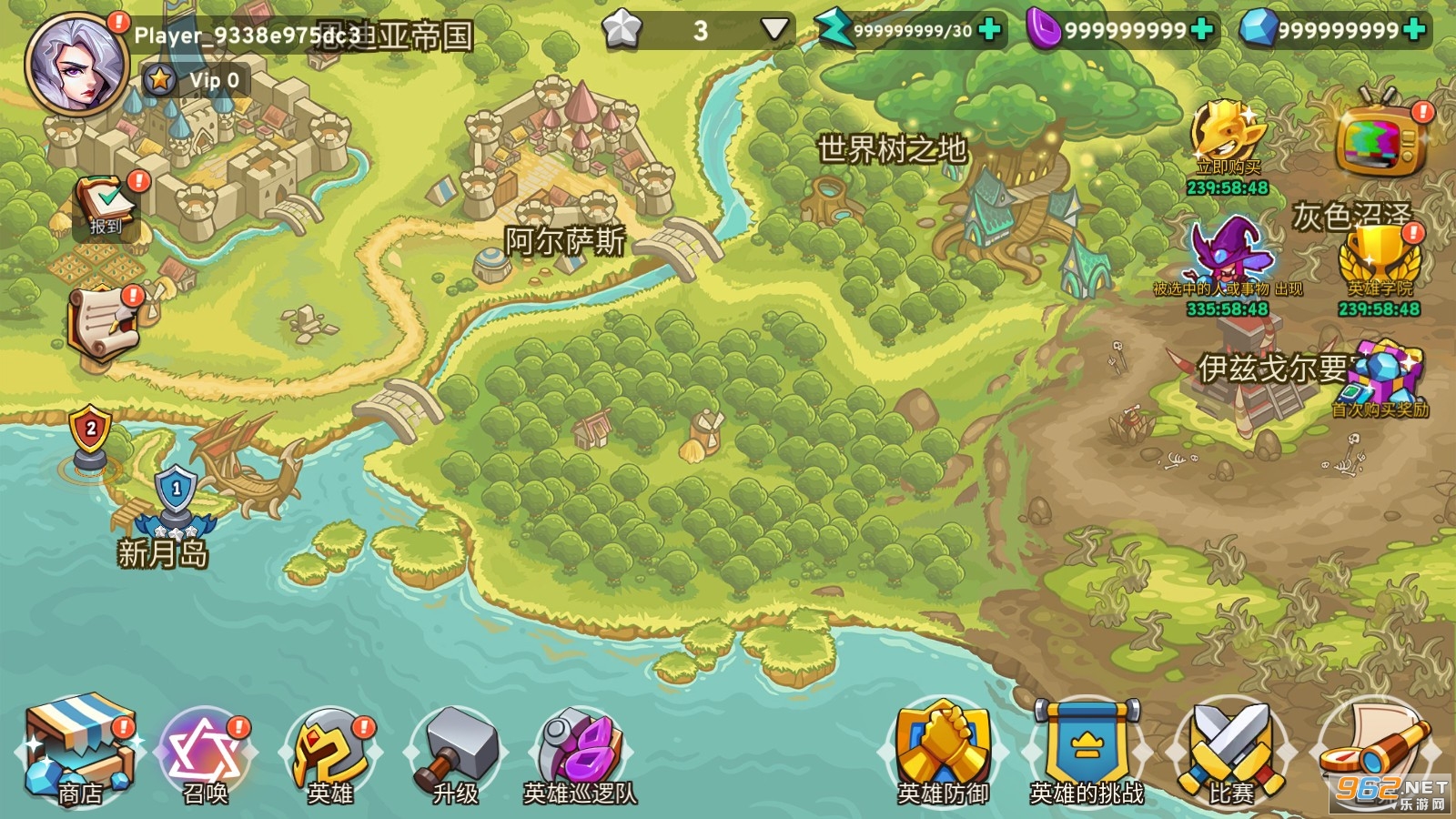Add more energy with the plus button
Screen dimensions: 1456x819
[x=989, y=30]
